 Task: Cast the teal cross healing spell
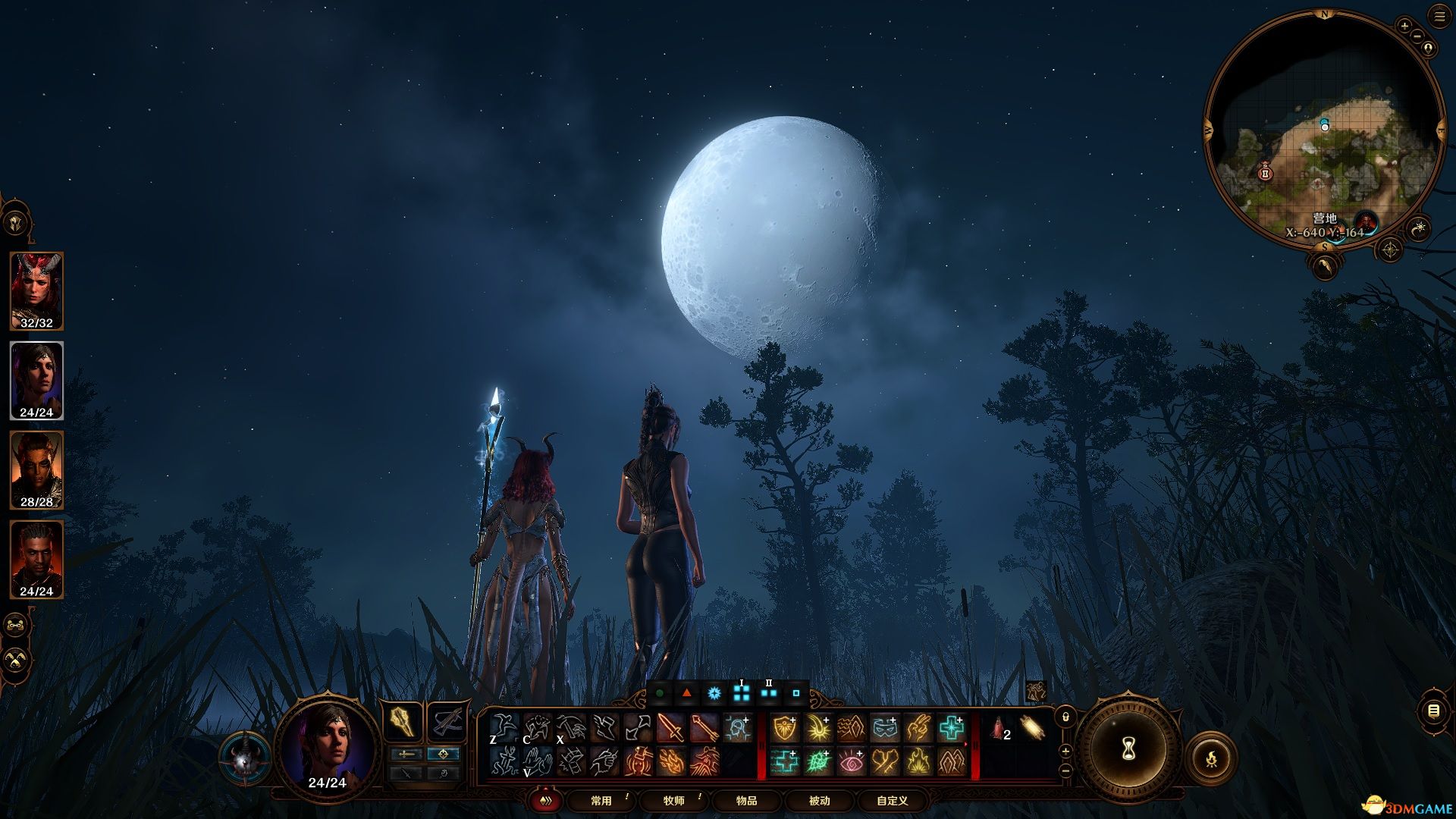[x=951, y=729]
